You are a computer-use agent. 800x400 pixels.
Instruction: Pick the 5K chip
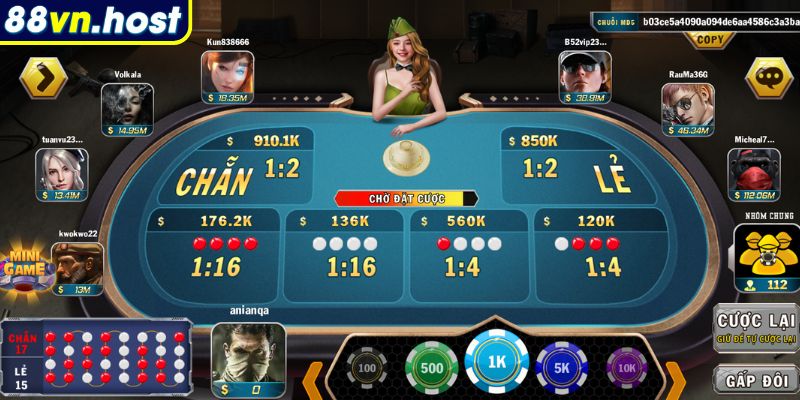pyautogui.click(x=560, y=367)
